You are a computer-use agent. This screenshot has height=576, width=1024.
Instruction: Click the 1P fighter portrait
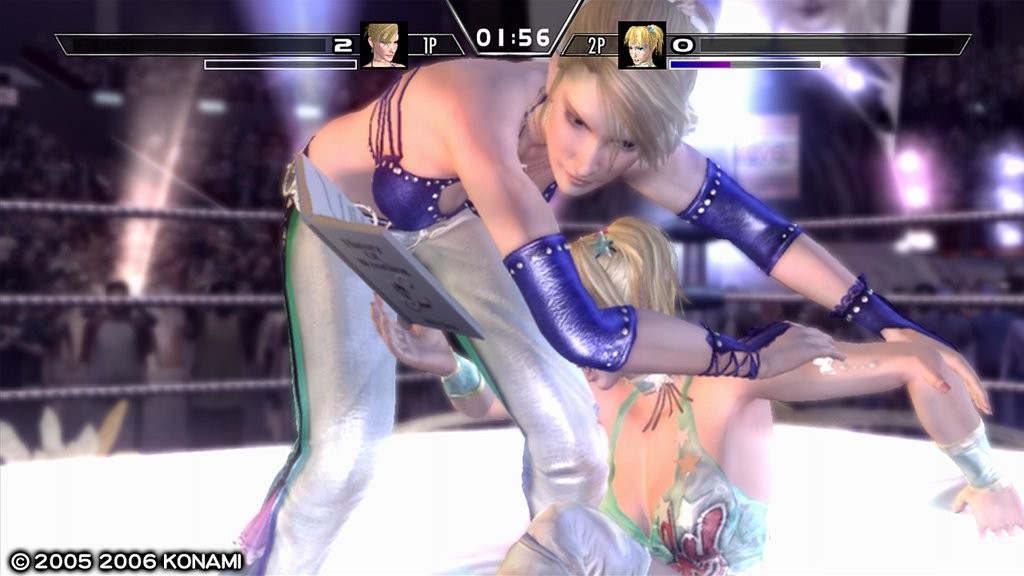click(x=383, y=45)
